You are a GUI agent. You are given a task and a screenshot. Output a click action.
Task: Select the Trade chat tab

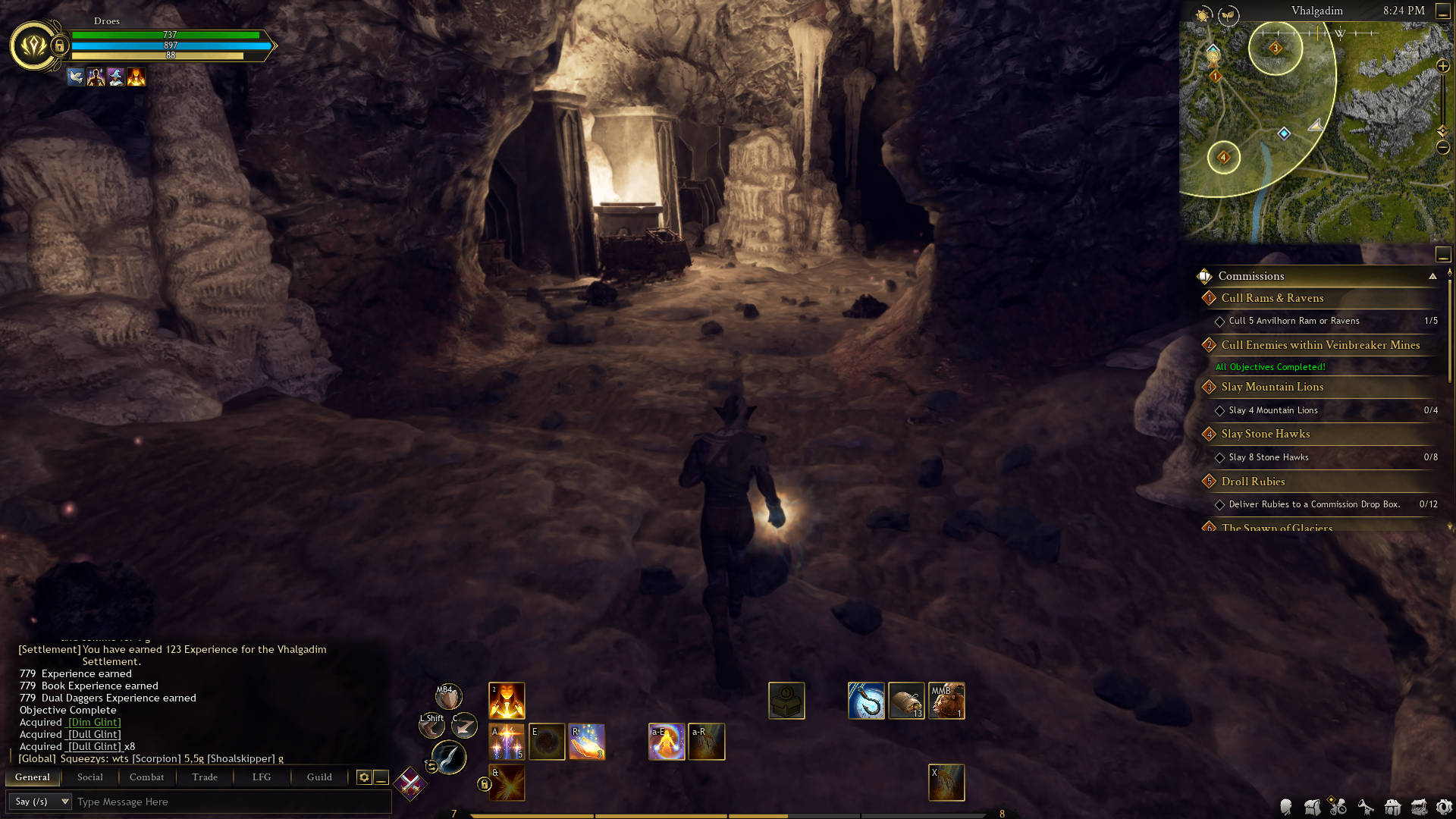pos(205,777)
